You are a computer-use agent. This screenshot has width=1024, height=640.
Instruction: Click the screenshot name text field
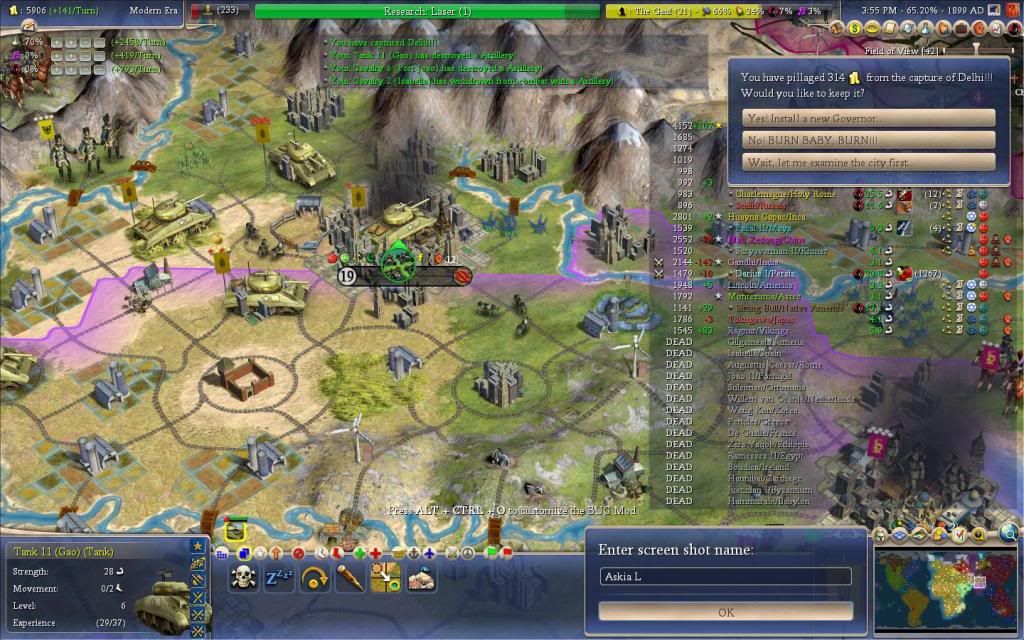point(726,577)
